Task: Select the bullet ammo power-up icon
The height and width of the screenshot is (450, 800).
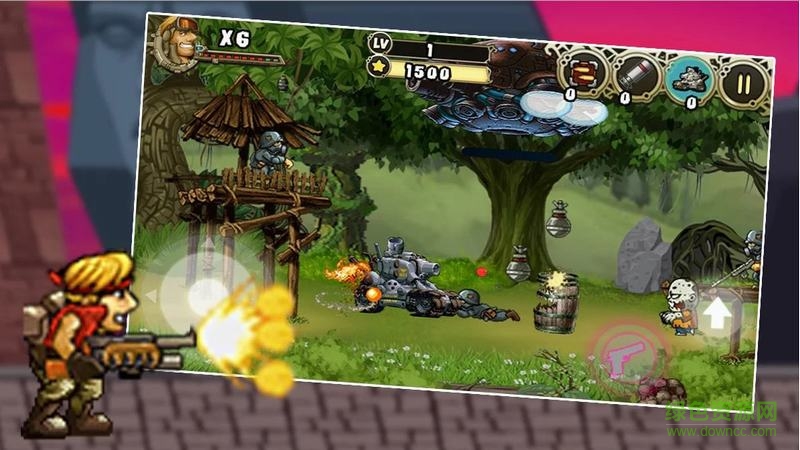Action: pos(582,72)
